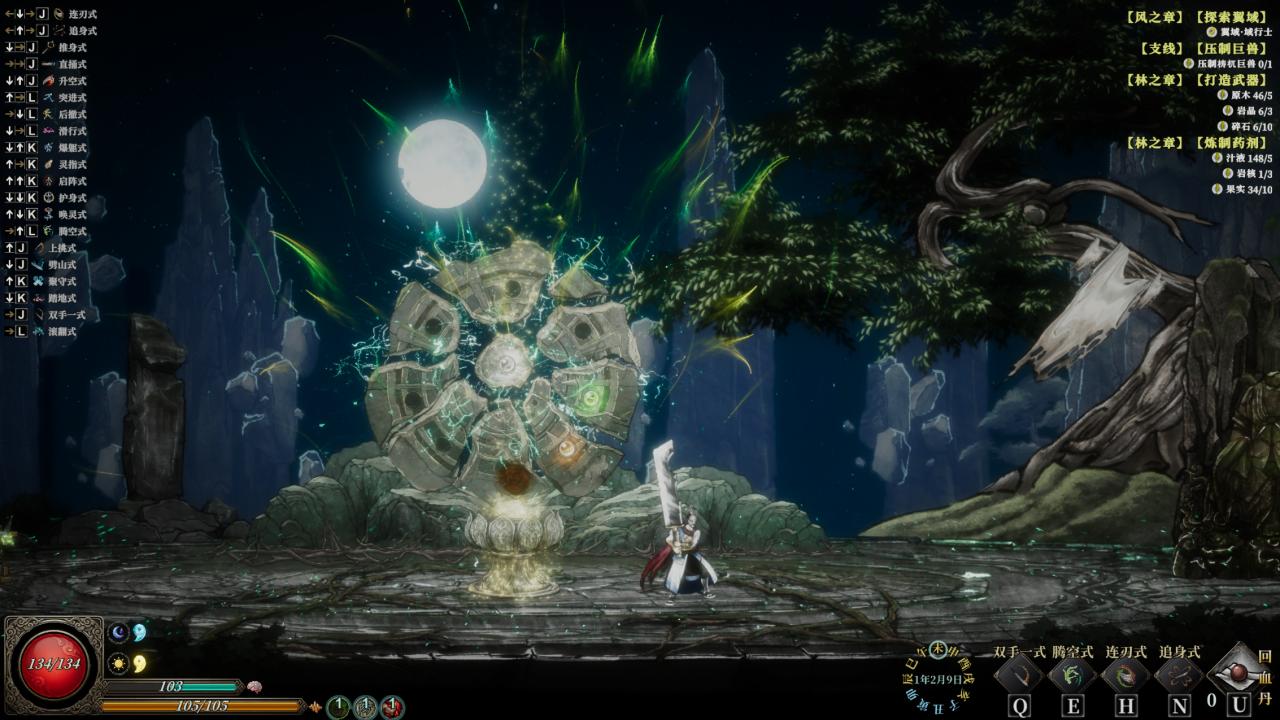Choose 护身式 in the combo list
This screenshot has width=1280, height=720.
point(72,198)
